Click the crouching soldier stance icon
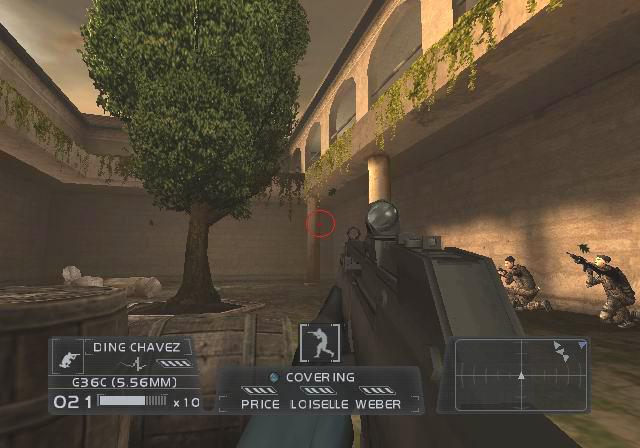Screen dimensions: 640x448 coord(320,343)
